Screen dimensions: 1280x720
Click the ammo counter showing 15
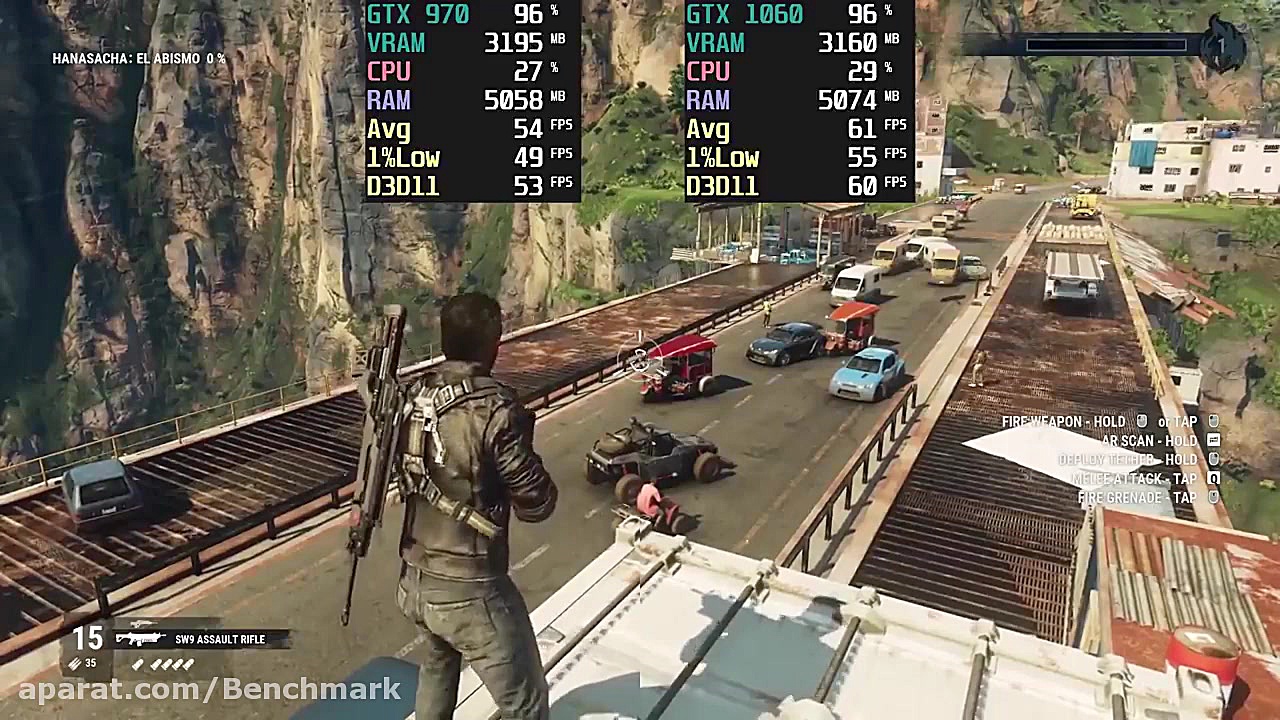click(87, 638)
